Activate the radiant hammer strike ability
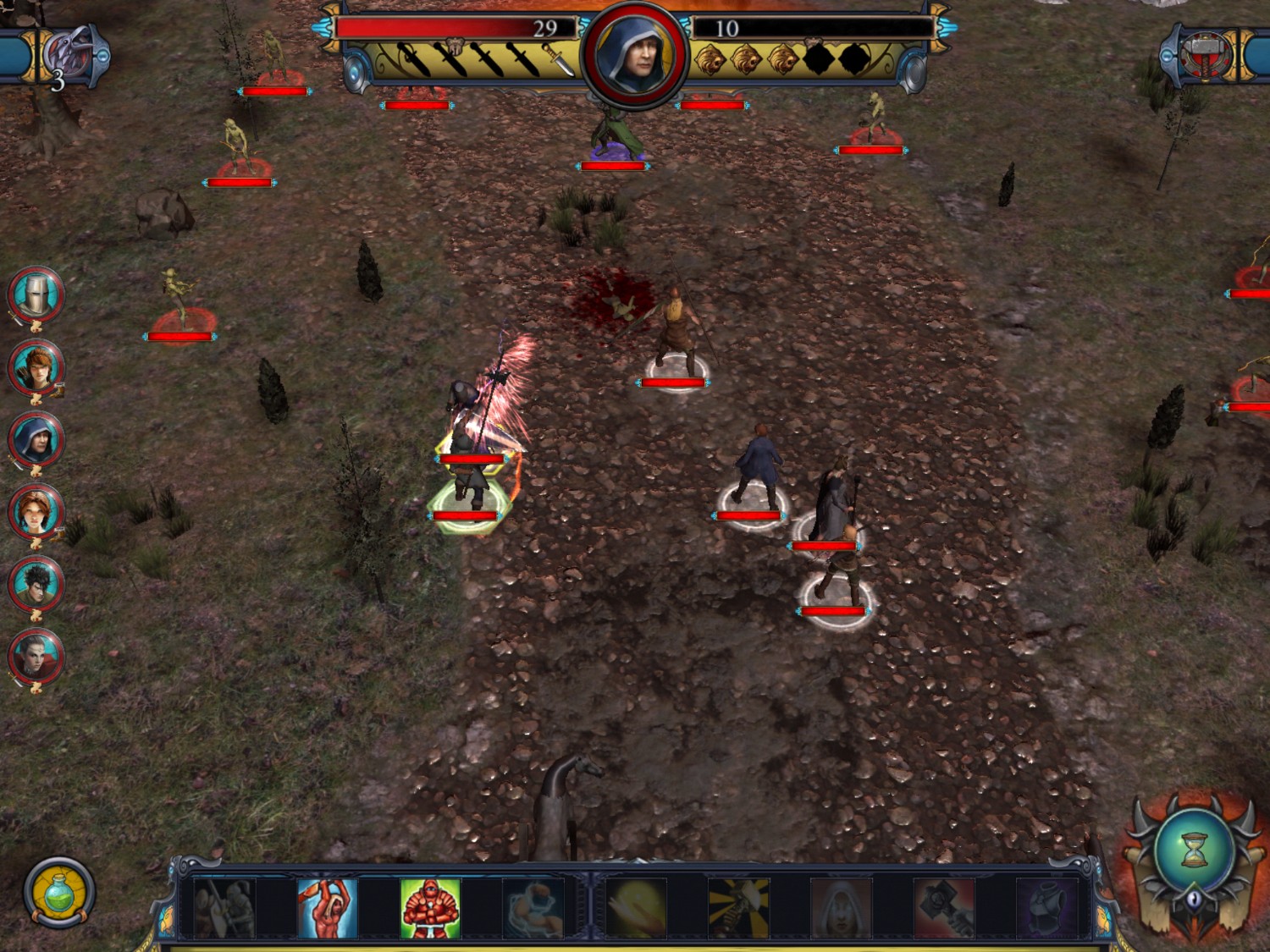The width and height of the screenshot is (1270, 952). point(738,909)
